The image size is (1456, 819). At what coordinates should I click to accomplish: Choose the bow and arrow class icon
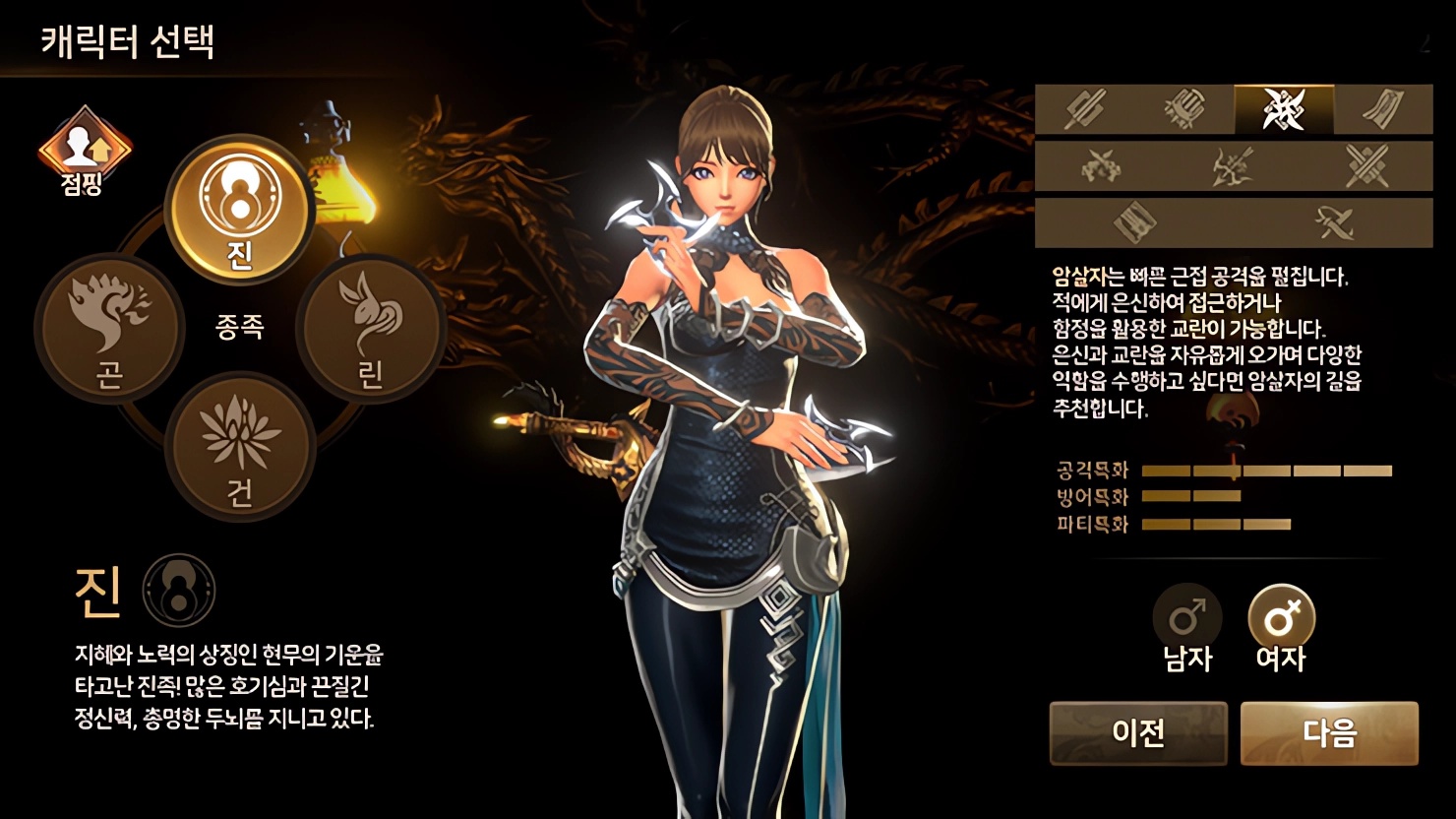pyautogui.click(x=1234, y=165)
